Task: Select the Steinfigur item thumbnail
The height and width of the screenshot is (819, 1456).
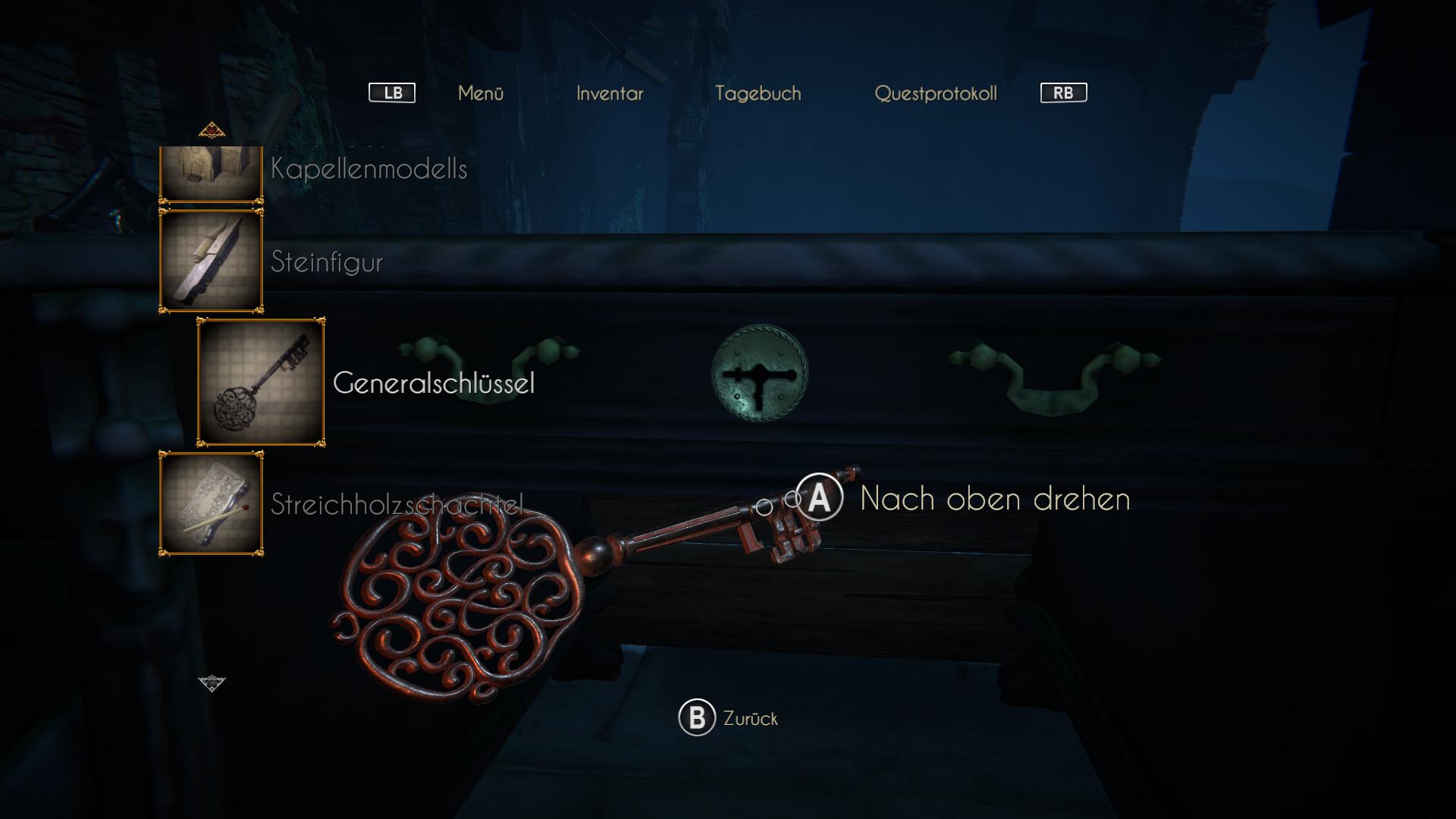Action: tap(211, 260)
